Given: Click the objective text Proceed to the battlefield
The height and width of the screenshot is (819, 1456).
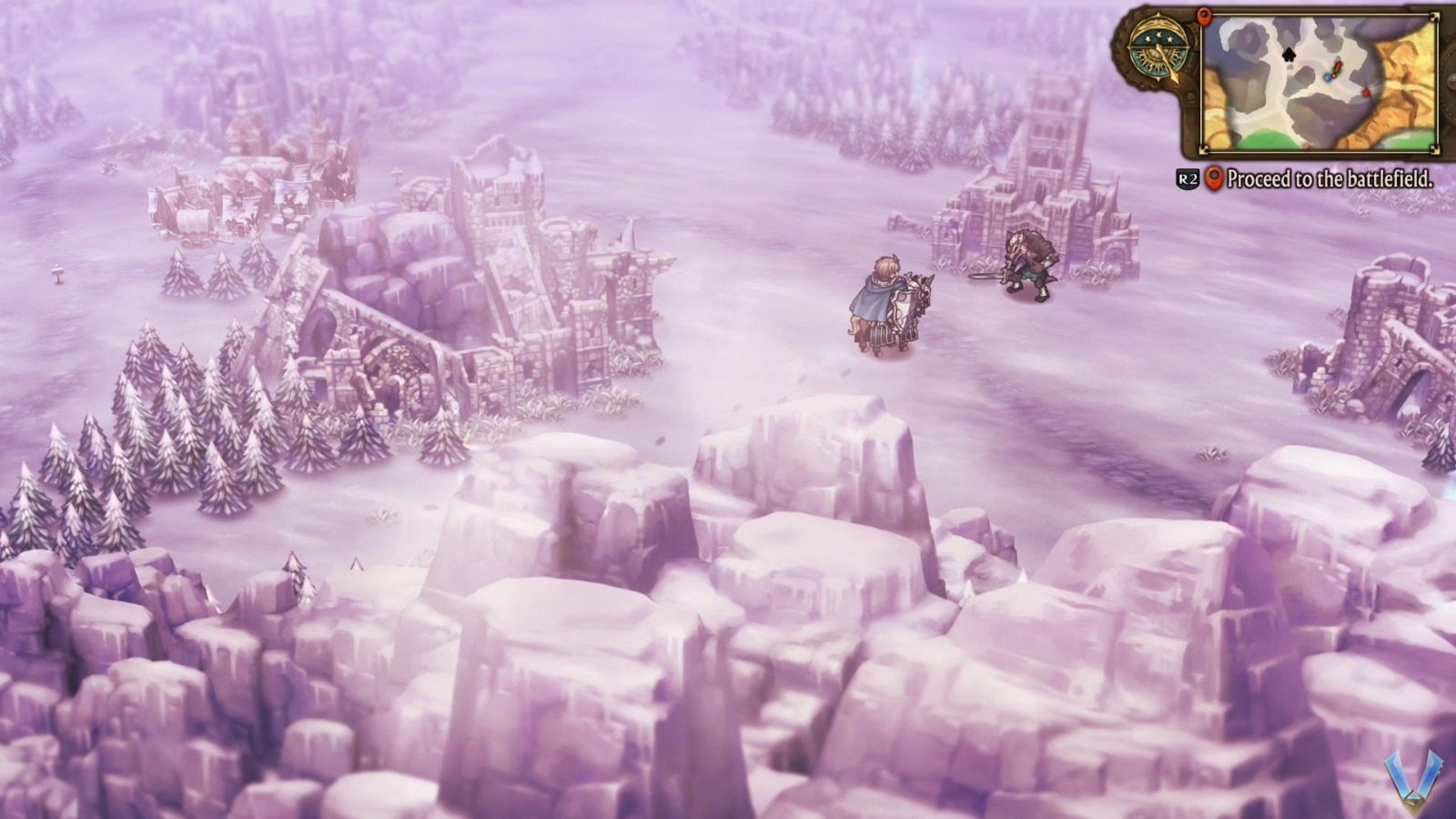Looking at the screenshot, I should click(1331, 179).
